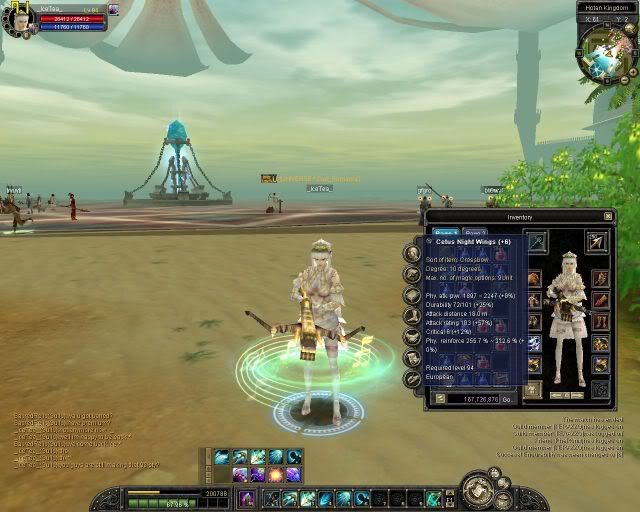This screenshot has height=512, width=640.
Task: Click the avatar dress slot under equipment
Action: tap(535, 387)
